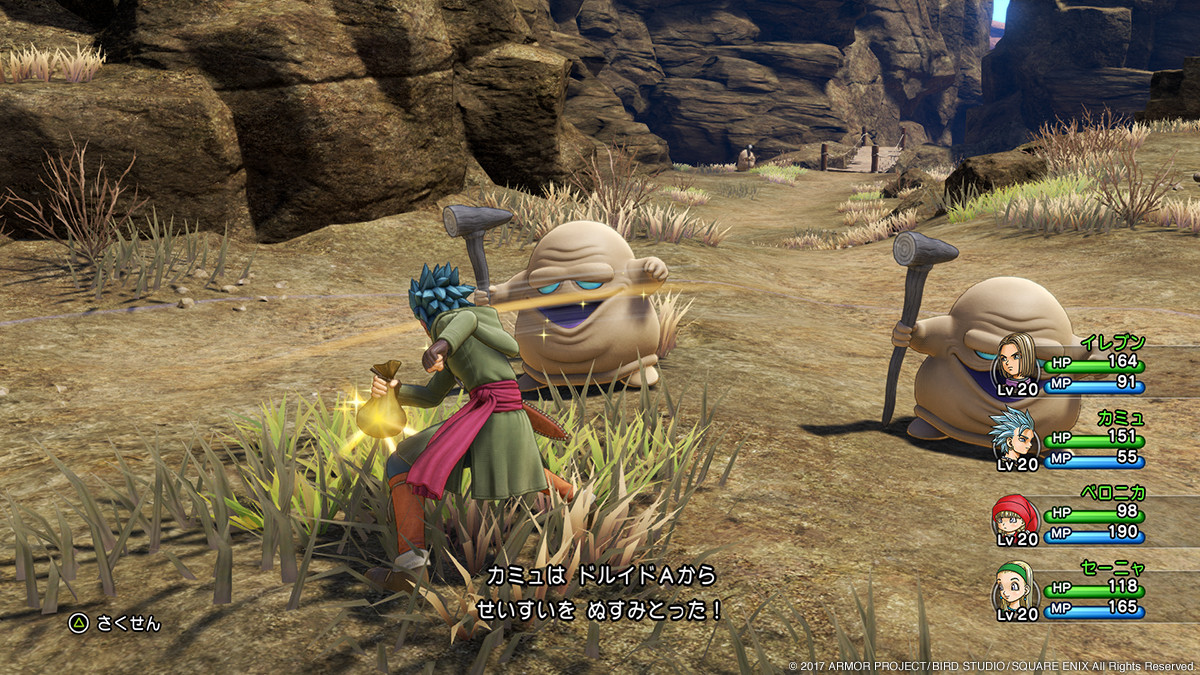
Task: Open セーニャ's party status portrait
Action: point(1014,590)
